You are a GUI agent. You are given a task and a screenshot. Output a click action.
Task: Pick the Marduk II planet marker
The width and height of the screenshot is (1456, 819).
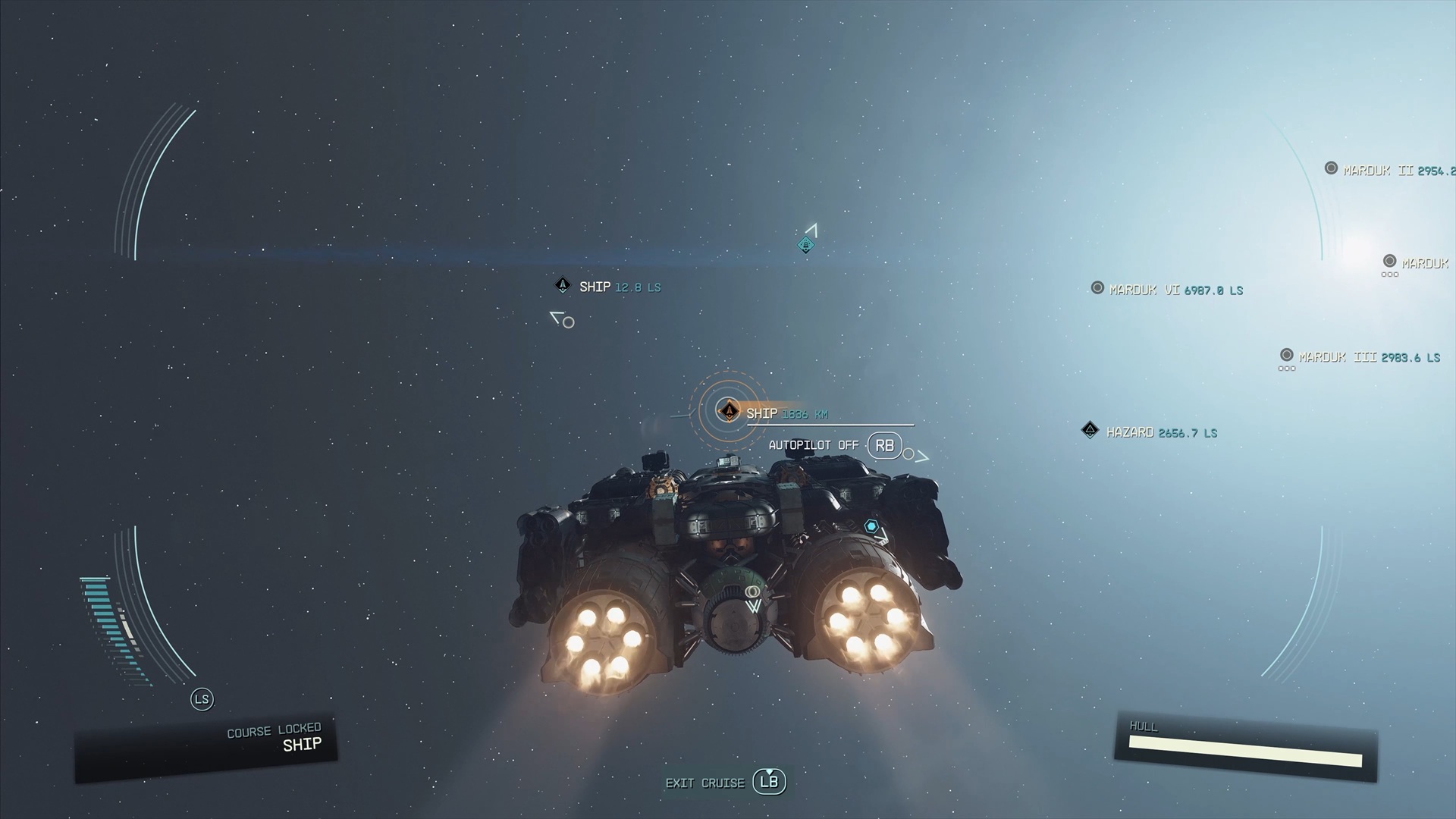click(1331, 168)
